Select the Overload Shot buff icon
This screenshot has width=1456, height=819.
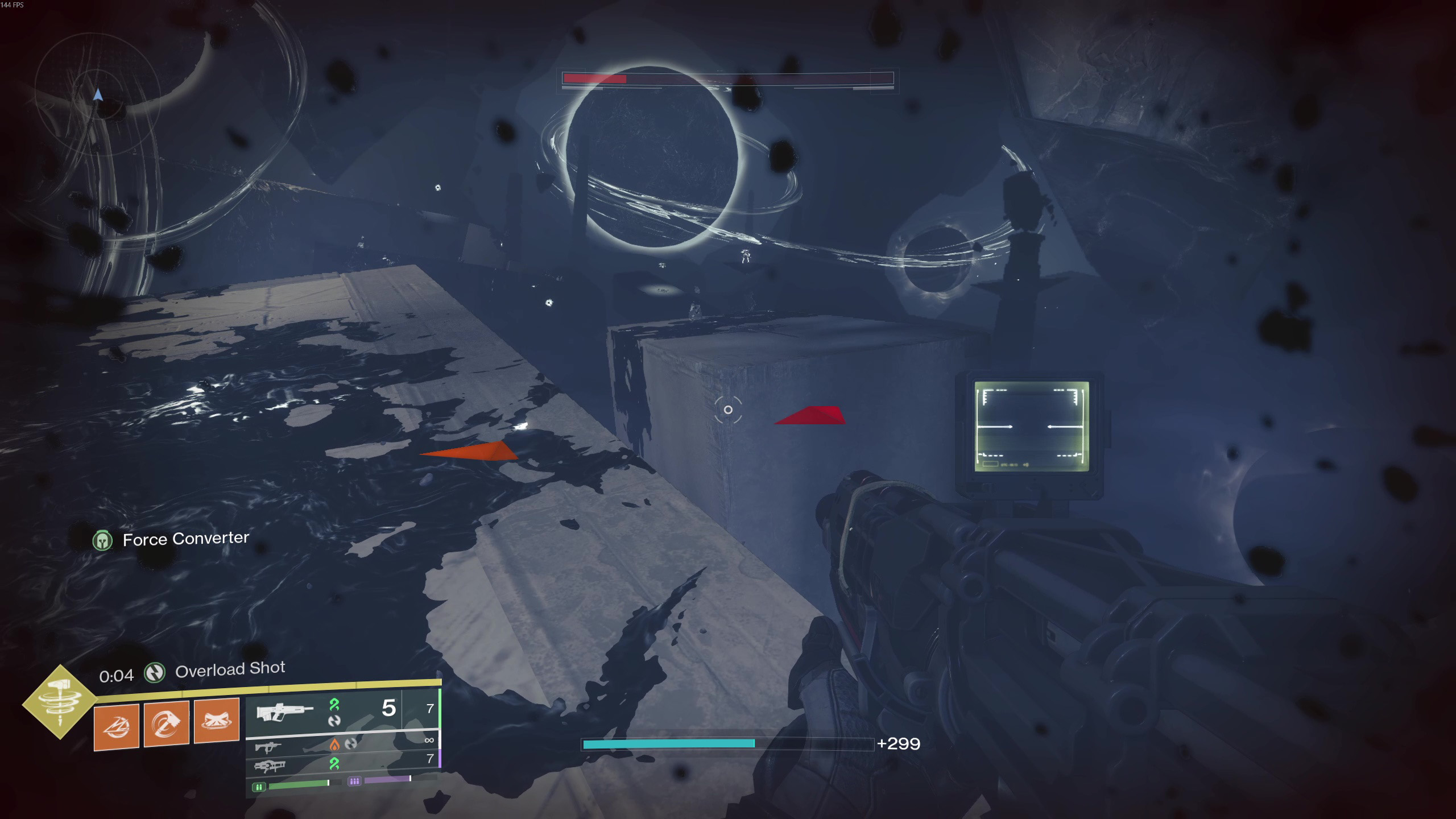coord(155,673)
